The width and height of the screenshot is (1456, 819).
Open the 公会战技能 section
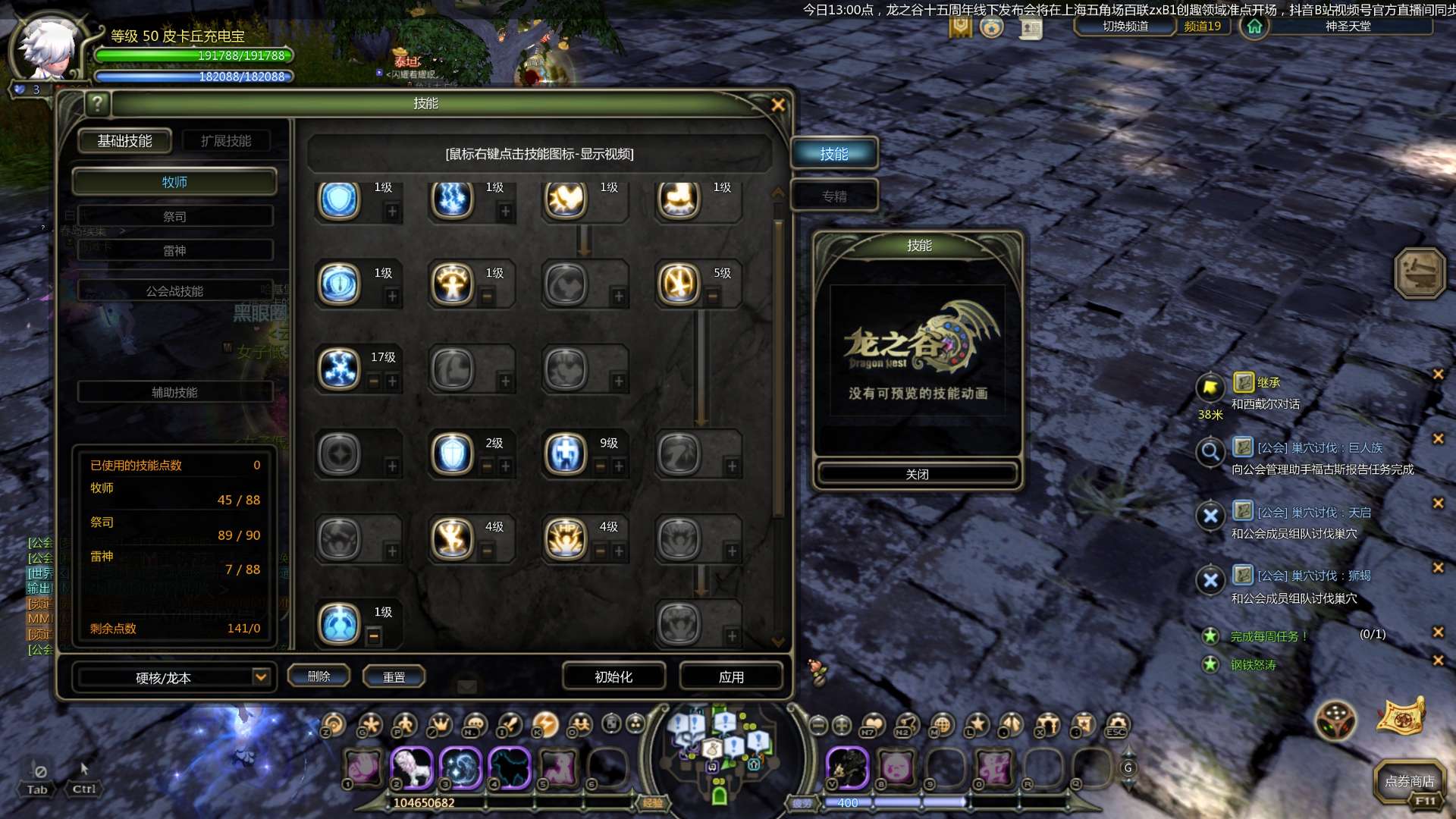[174, 291]
